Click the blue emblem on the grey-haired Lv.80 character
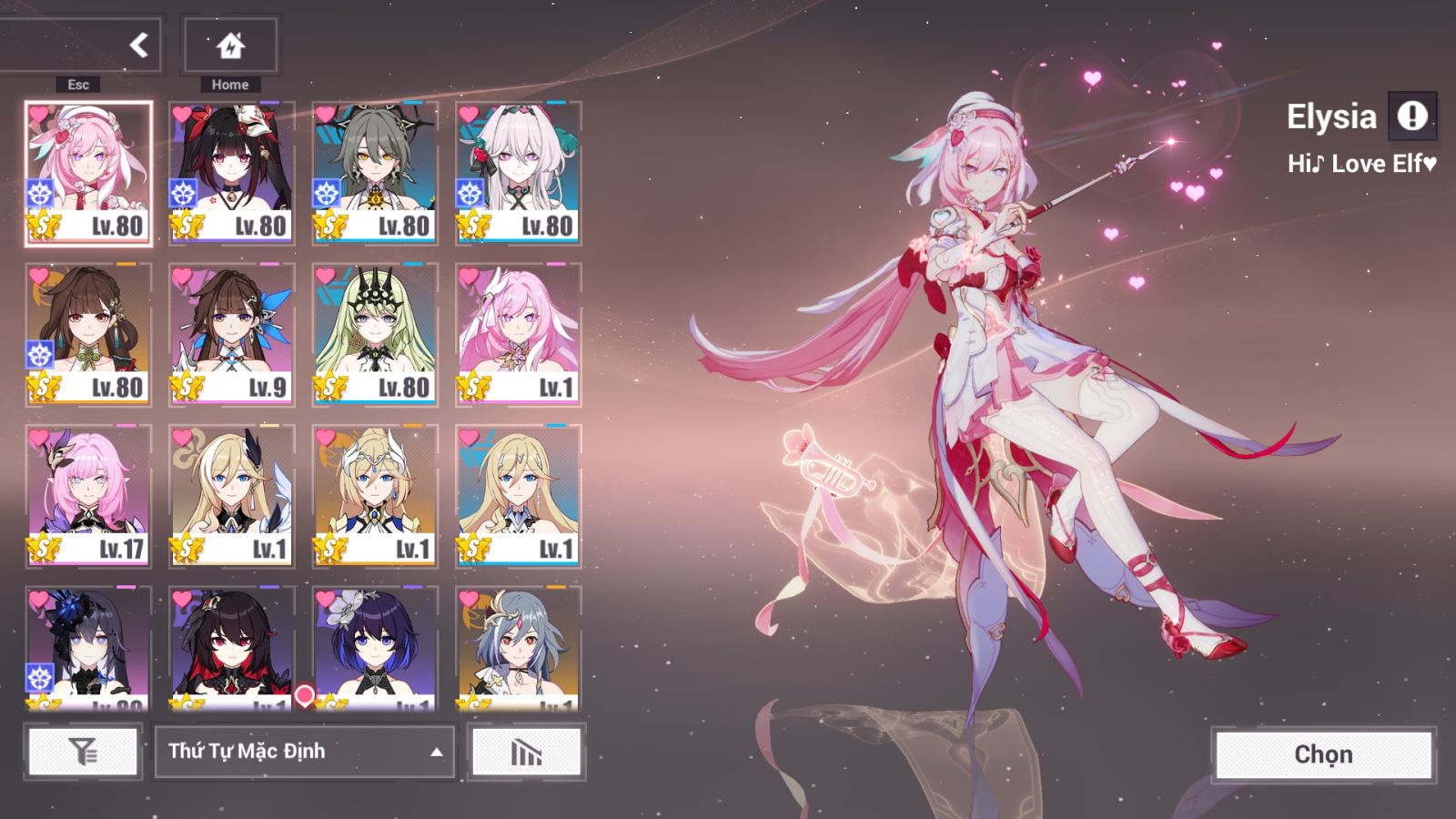This screenshot has height=819, width=1456. coord(325,194)
